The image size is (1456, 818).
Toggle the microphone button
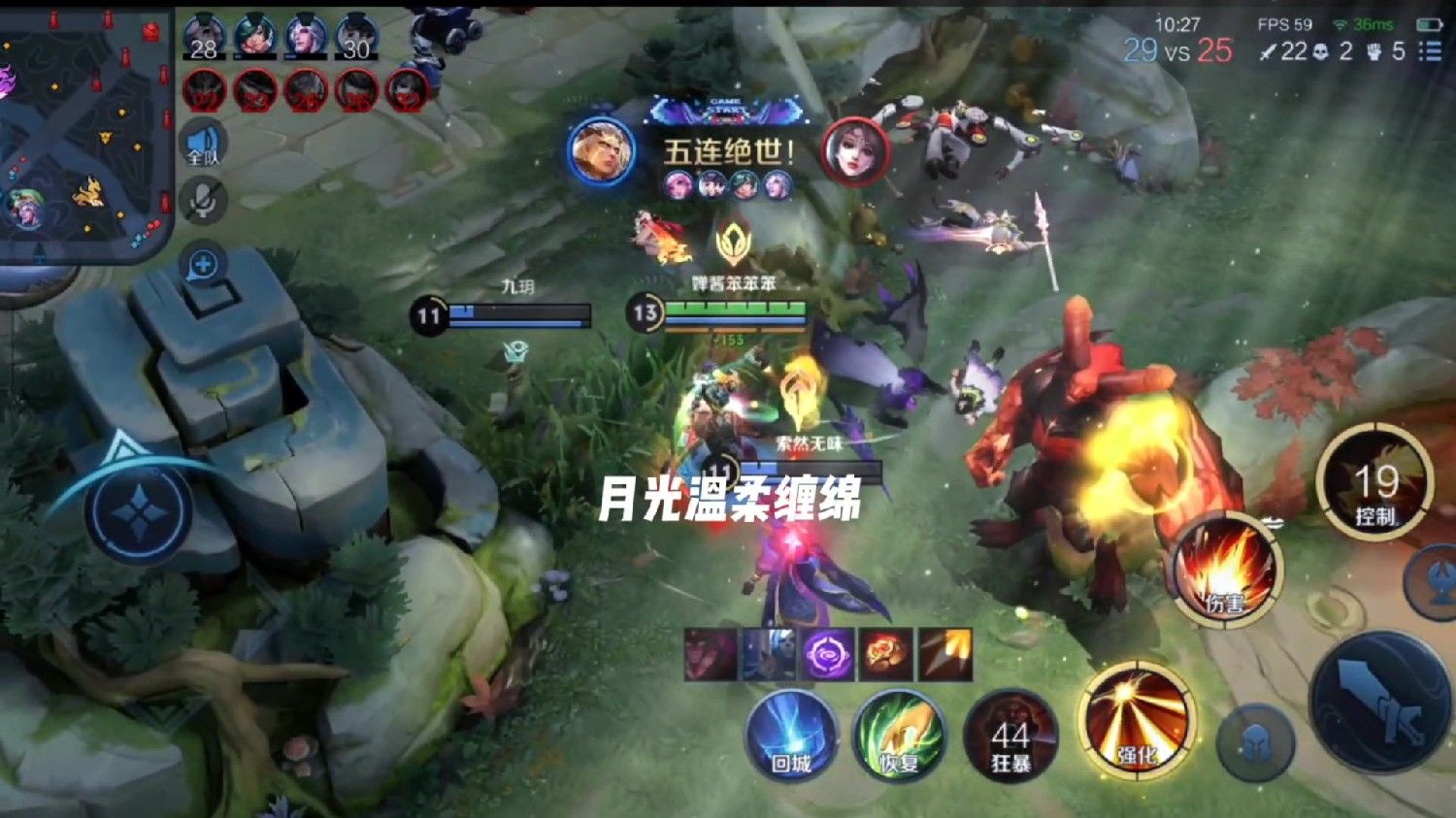coord(203,201)
